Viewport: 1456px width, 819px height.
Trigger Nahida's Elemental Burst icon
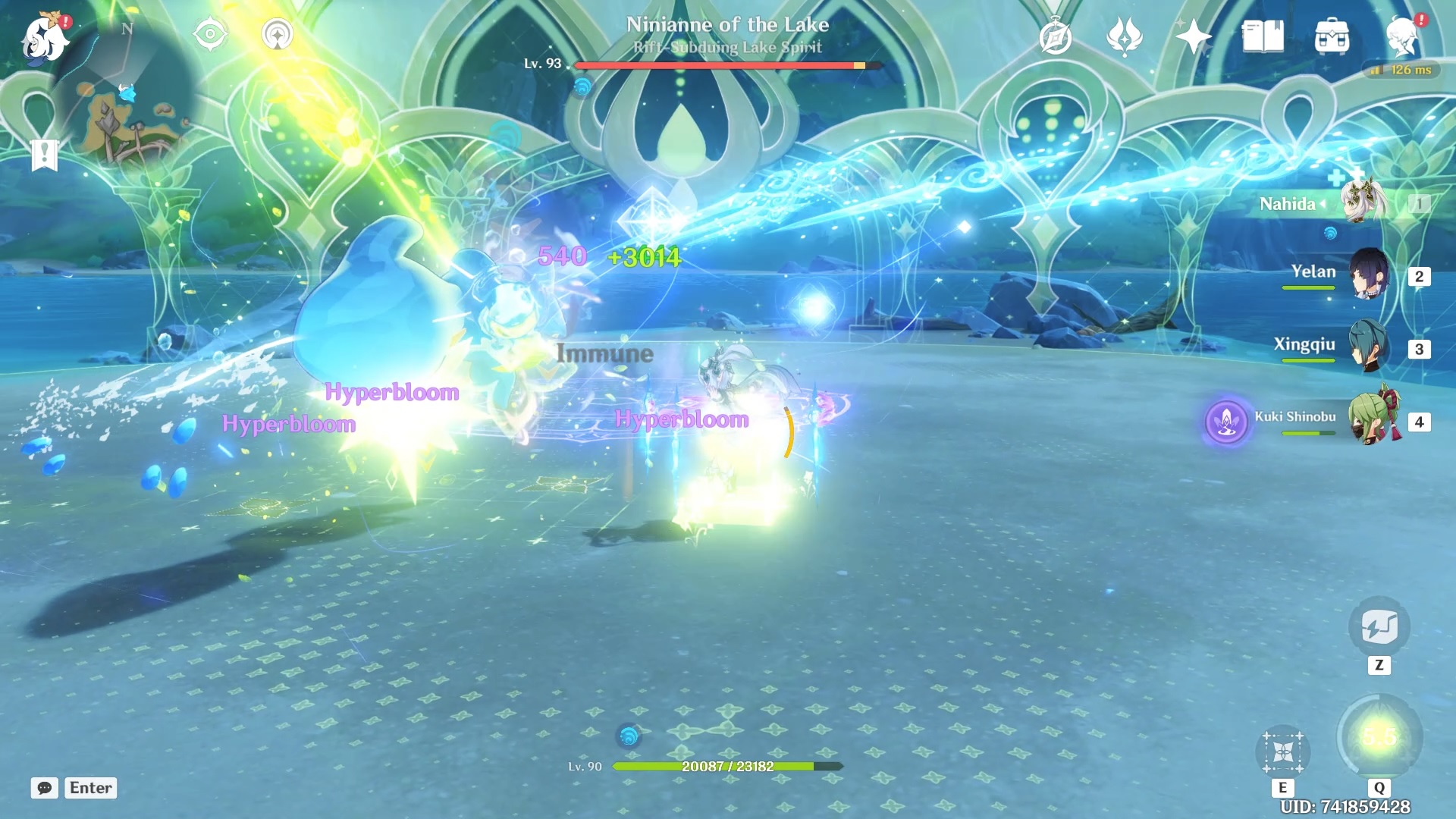pos(1379,737)
